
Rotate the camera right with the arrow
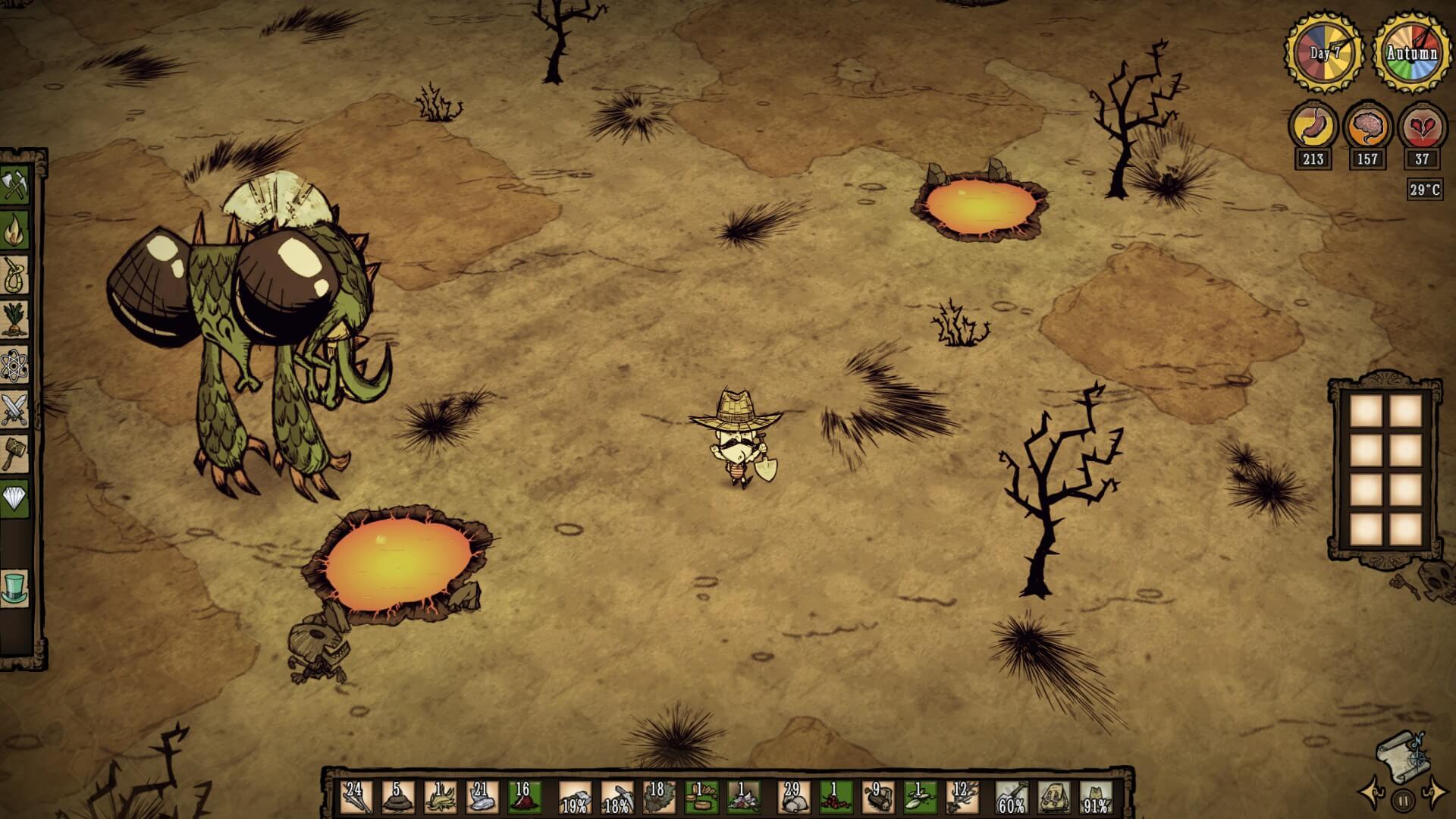click(x=1435, y=793)
